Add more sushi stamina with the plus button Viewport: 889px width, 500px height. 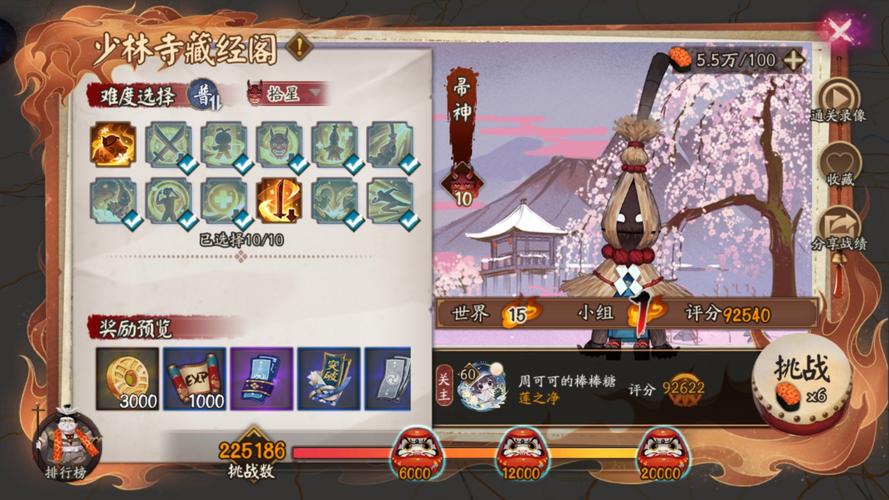794,59
